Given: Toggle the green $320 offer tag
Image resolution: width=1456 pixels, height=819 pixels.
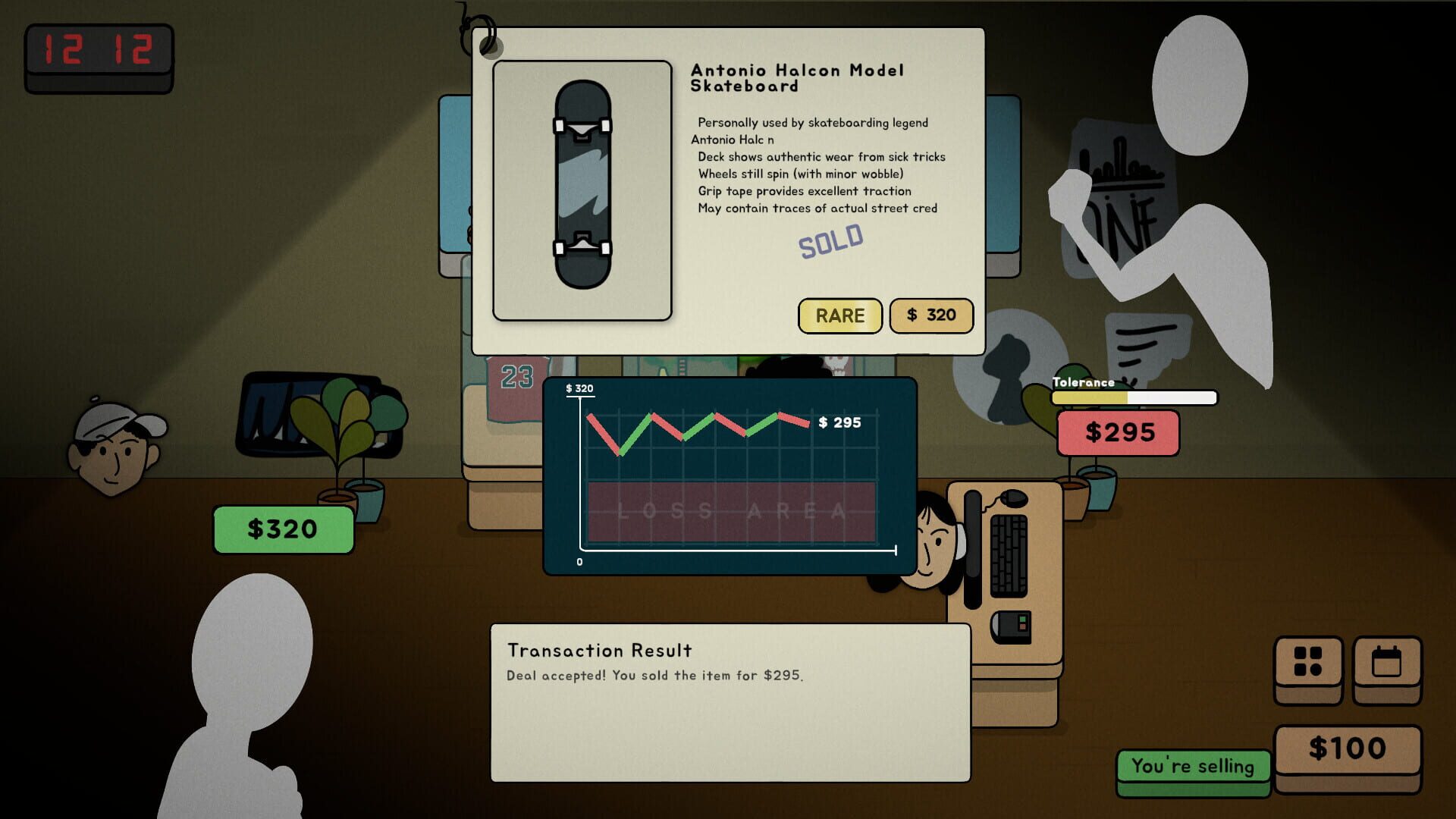Looking at the screenshot, I should pos(282,529).
